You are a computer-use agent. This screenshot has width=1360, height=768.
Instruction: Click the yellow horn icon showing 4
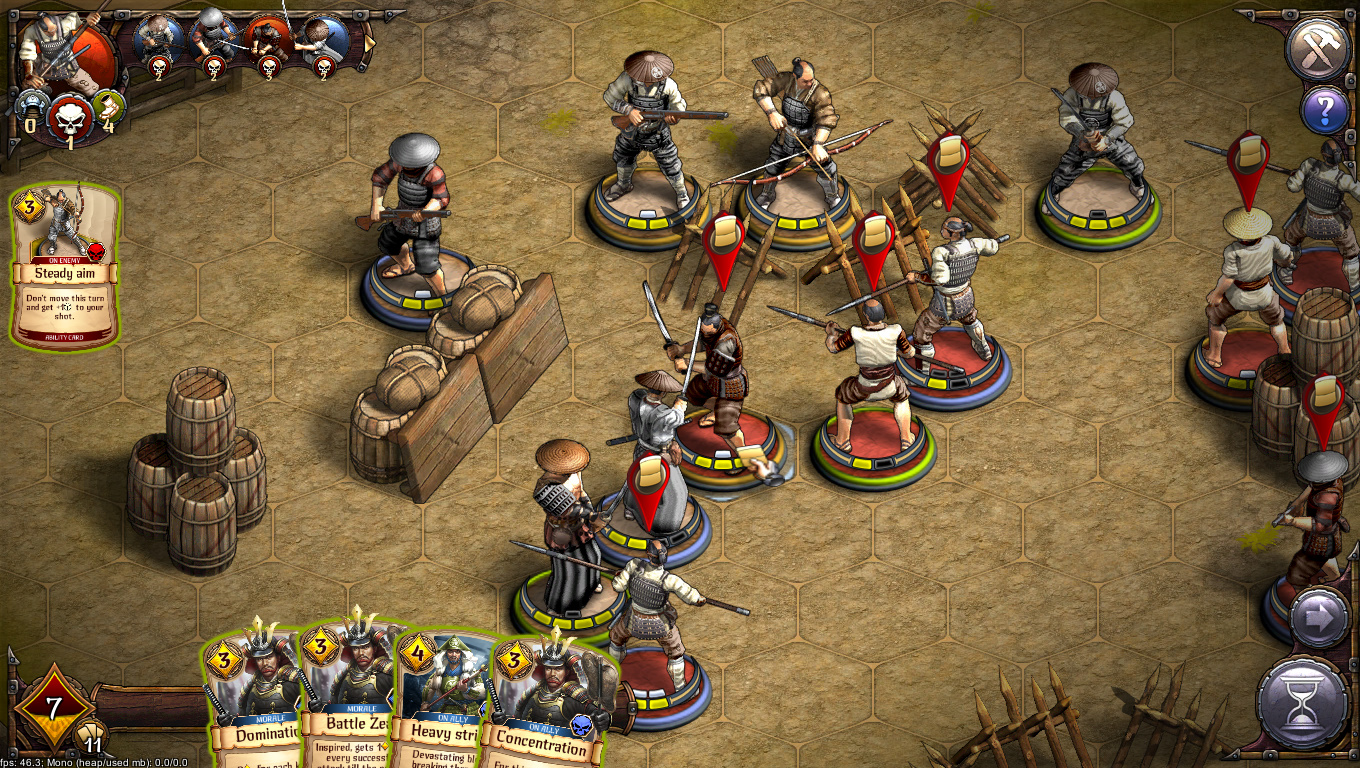(107, 108)
